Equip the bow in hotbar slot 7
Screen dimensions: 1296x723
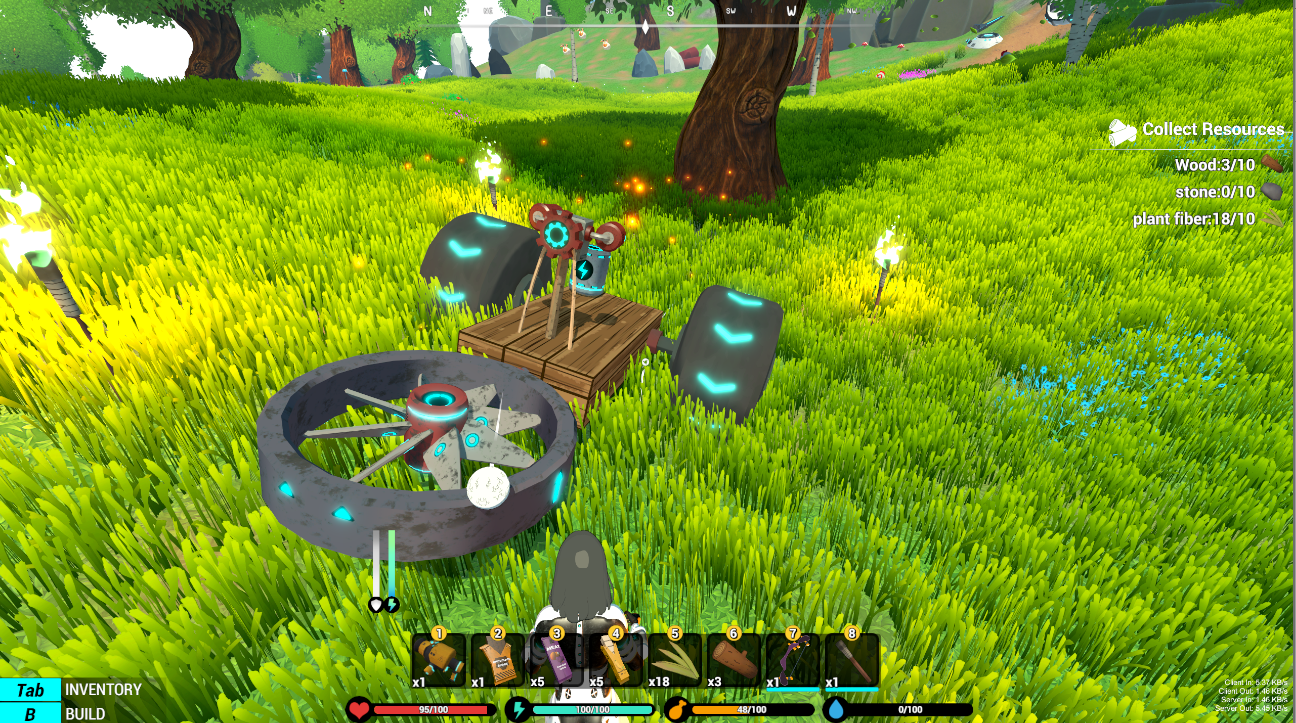coord(792,660)
